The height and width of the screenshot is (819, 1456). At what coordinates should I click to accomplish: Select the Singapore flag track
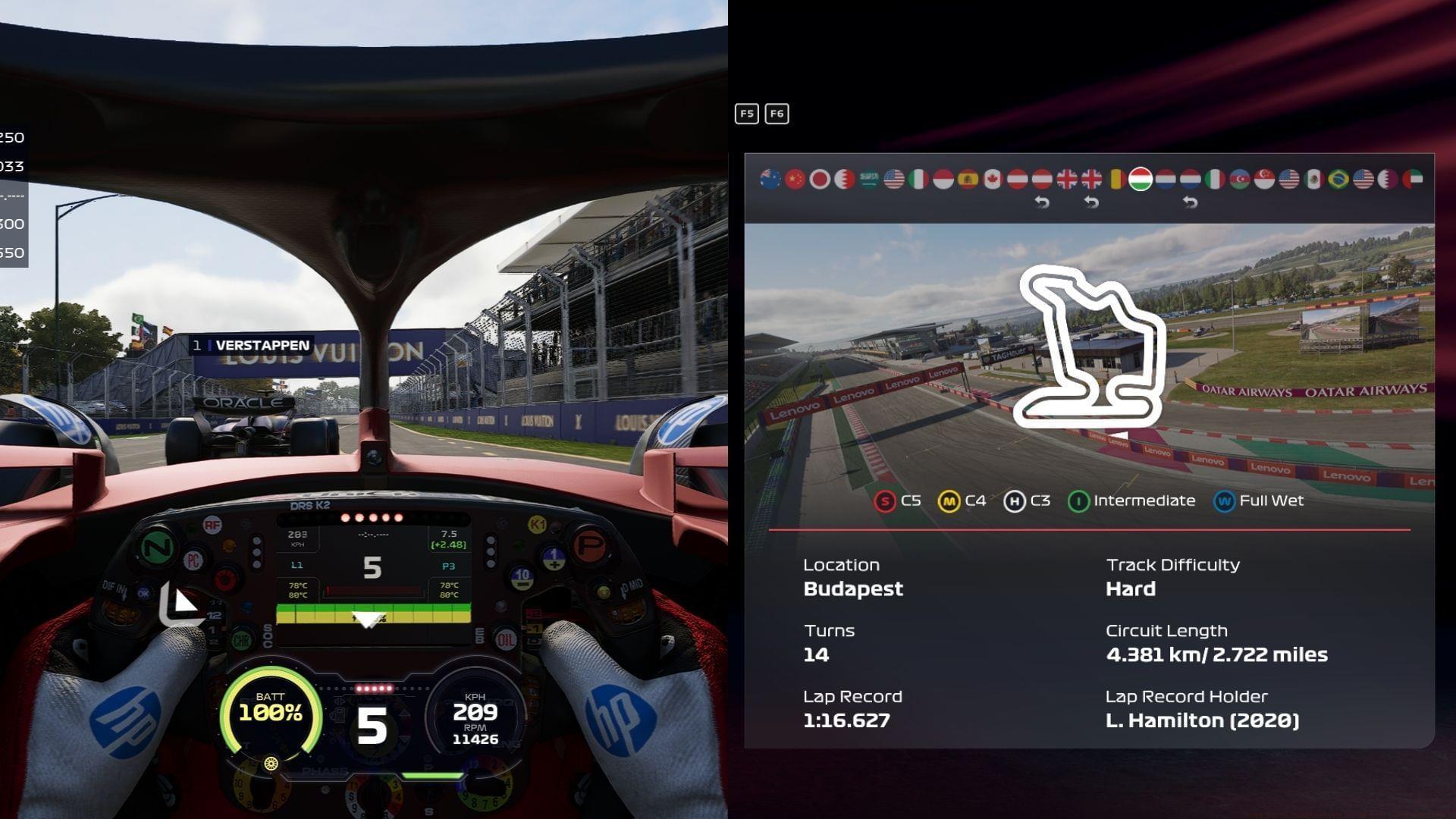point(1264,179)
